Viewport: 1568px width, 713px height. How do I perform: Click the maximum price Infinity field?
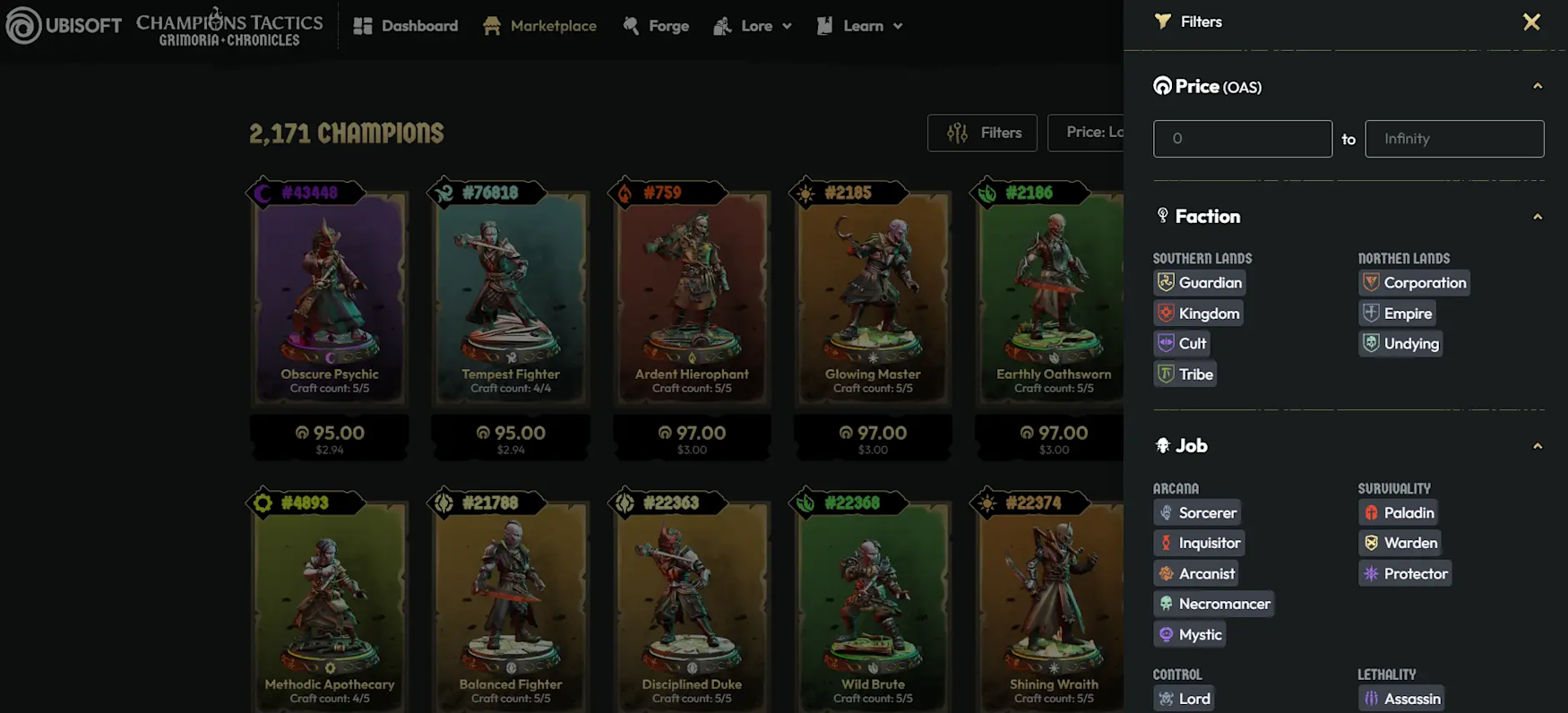pyautogui.click(x=1453, y=139)
